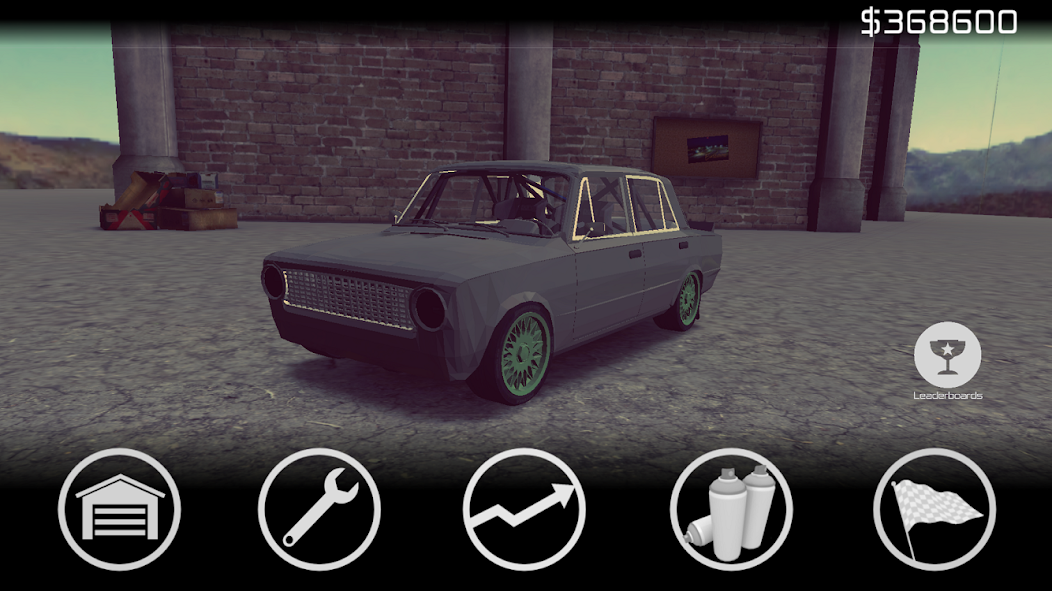Open the garage car selection
The height and width of the screenshot is (591, 1052).
[x=119, y=509]
